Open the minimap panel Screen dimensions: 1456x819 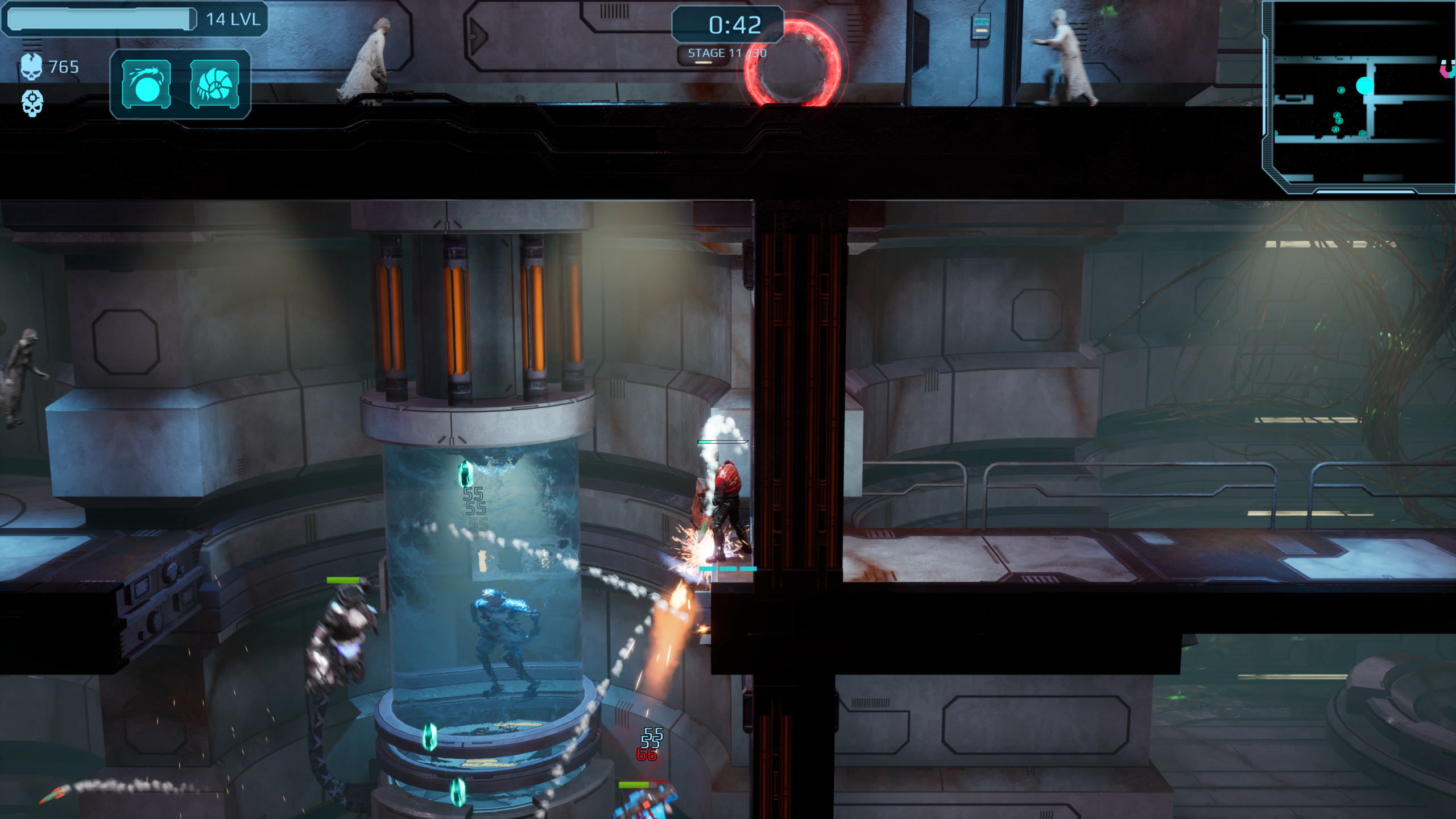(x=1359, y=97)
